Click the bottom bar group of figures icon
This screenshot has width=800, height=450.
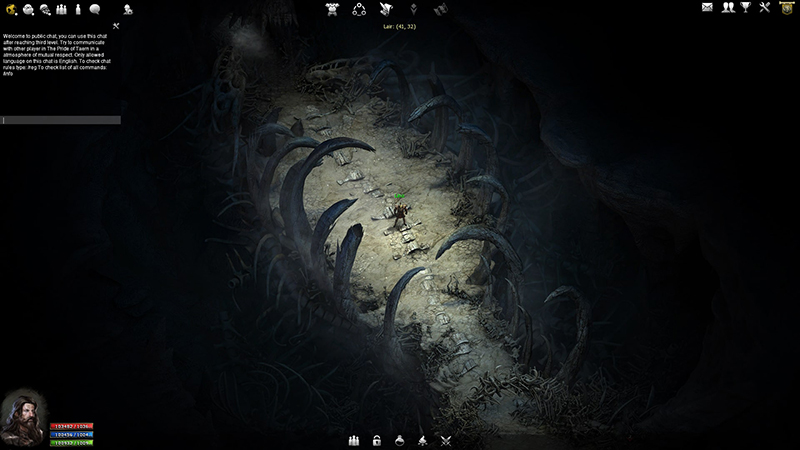[x=353, y=440]
